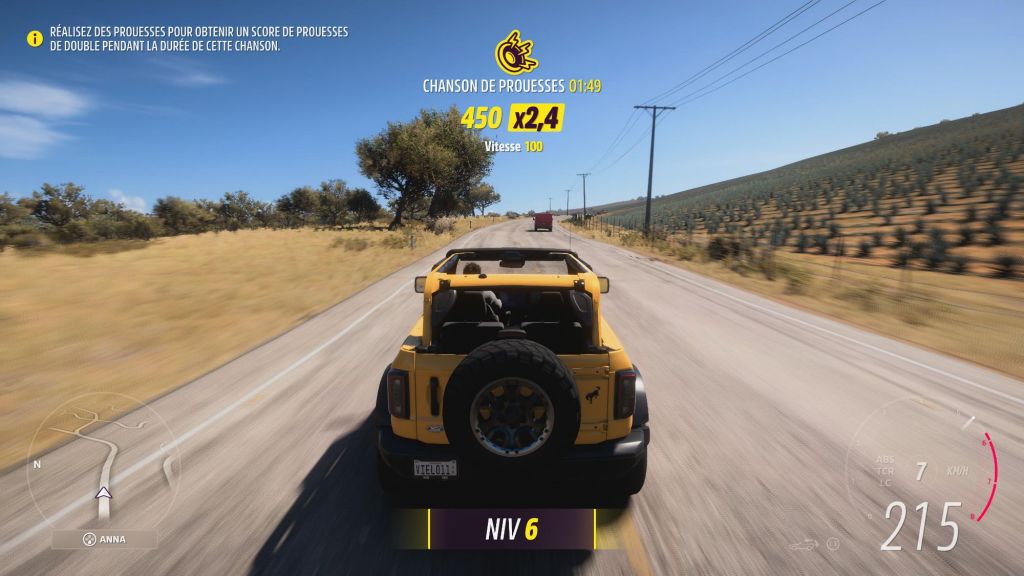Click the circular minimap
The width and height of the screenshot is (1024, 576).
[x=102, y=465]
